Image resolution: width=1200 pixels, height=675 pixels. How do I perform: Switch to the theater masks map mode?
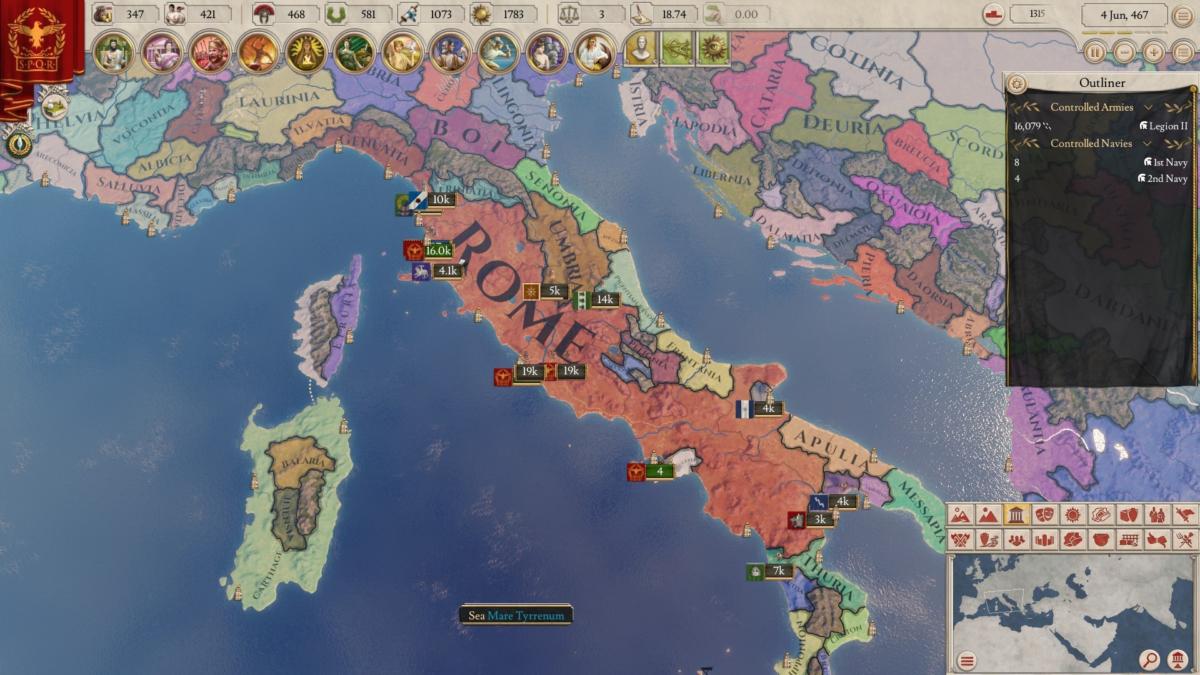point(1044,515)
